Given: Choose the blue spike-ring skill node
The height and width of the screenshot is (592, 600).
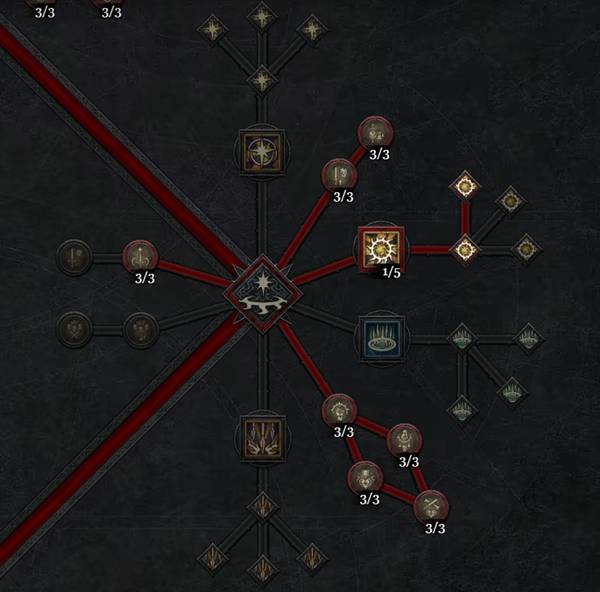Looking at the screenshot, I should pyautogui.click(x=381, y=339).
